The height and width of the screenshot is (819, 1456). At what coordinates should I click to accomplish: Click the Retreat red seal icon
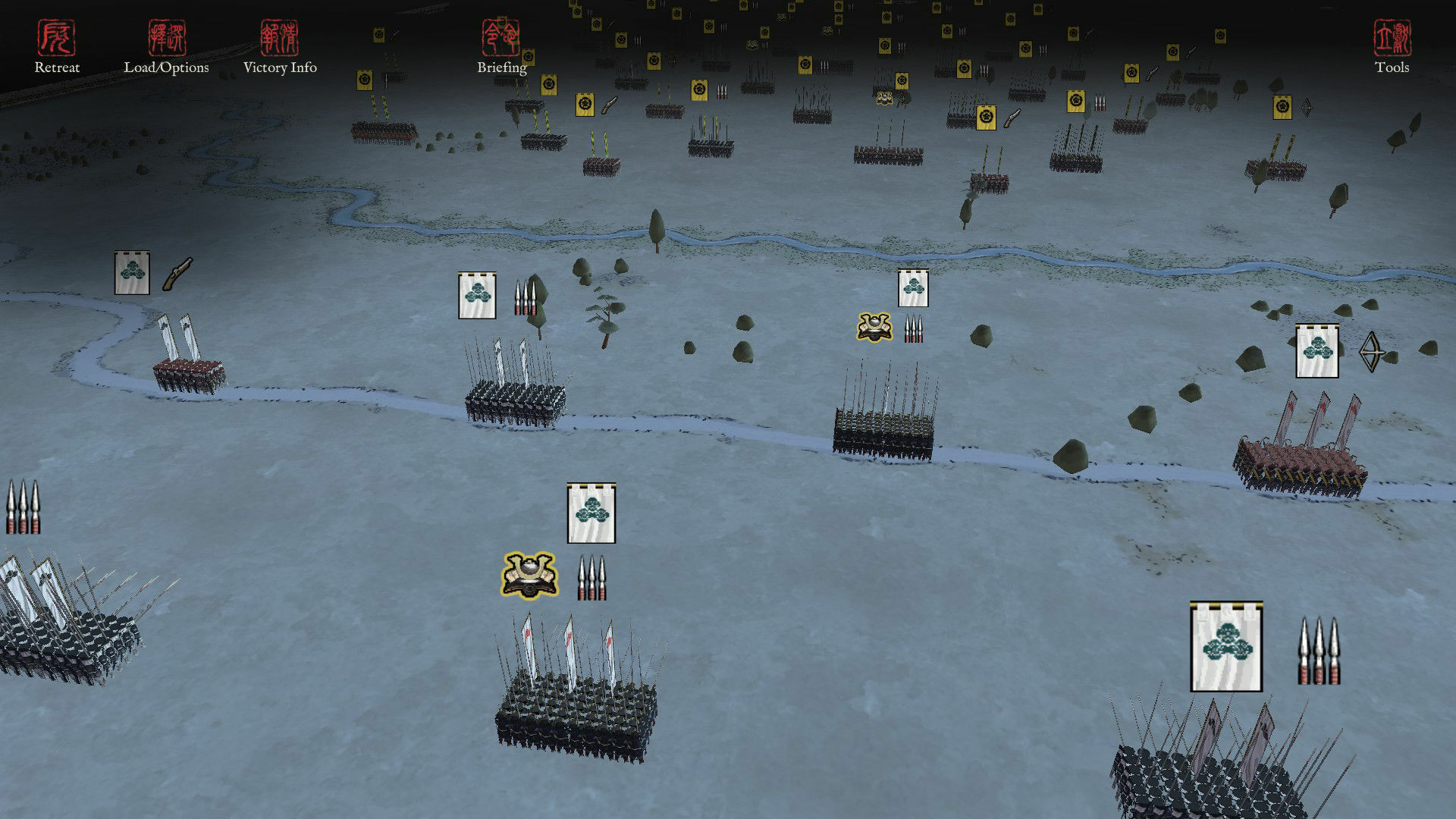[55, 36]
